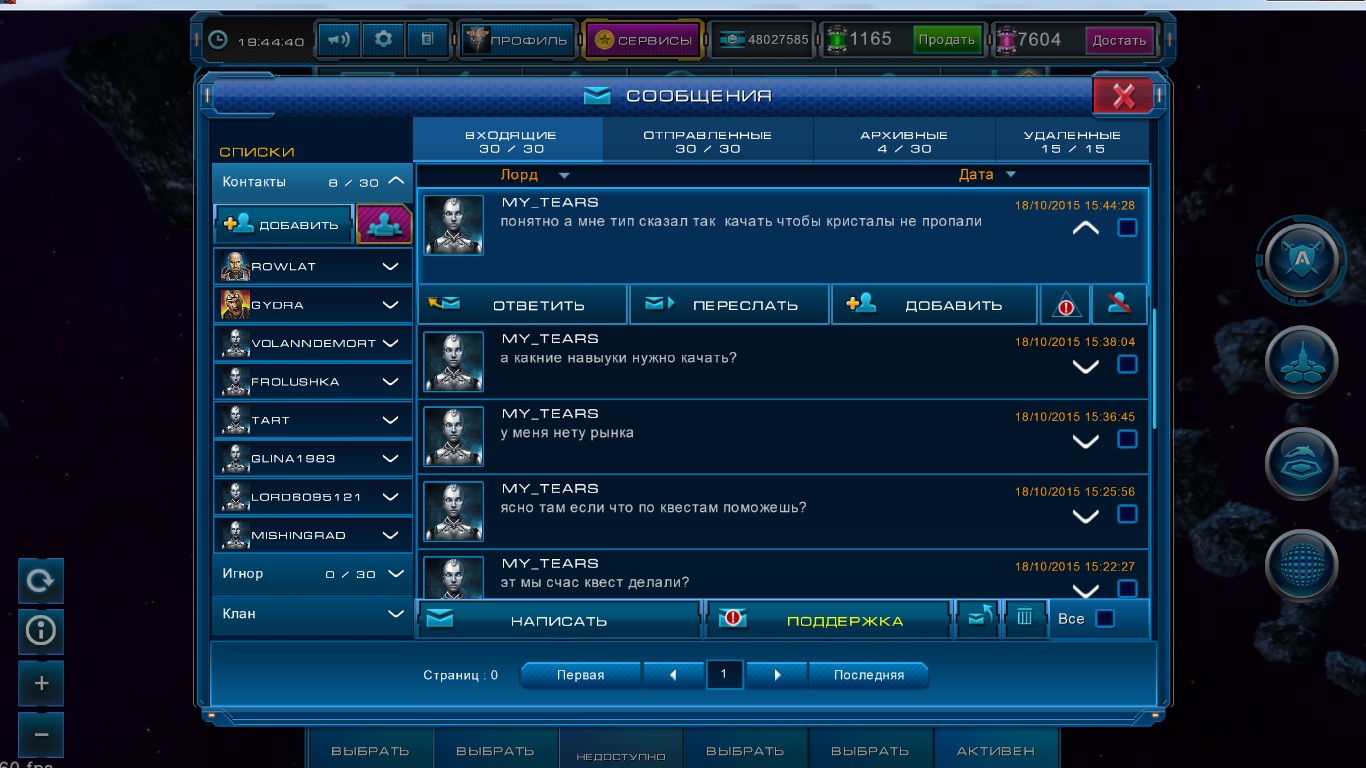Show the Удаленные messages tab

click(1071, 141)
